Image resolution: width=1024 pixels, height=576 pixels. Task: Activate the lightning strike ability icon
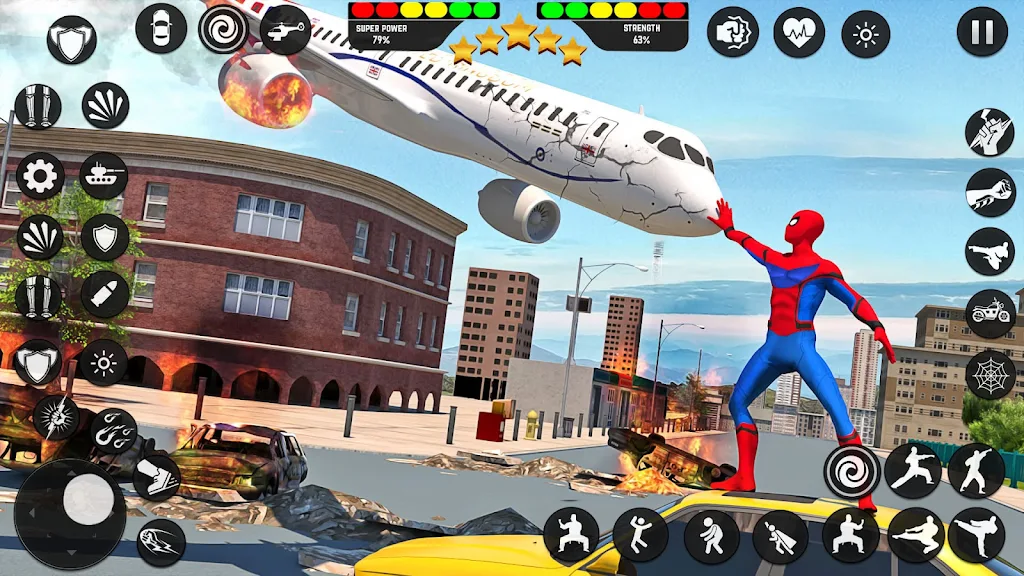56,416
